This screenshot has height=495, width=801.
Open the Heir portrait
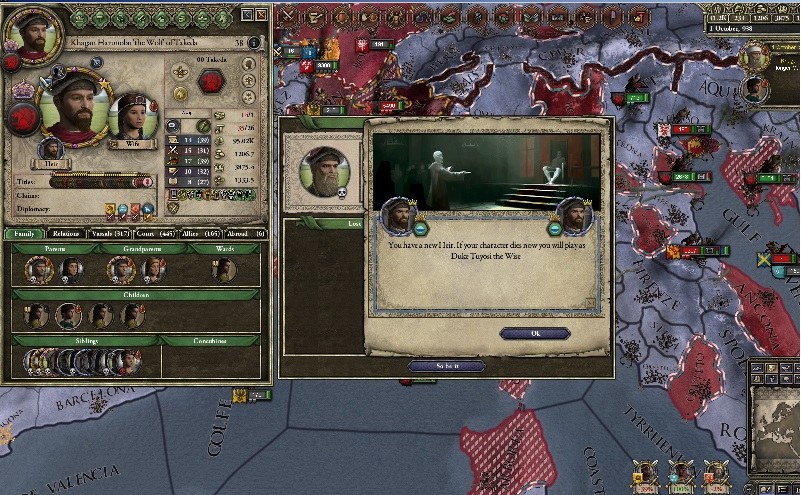(51, 153)
